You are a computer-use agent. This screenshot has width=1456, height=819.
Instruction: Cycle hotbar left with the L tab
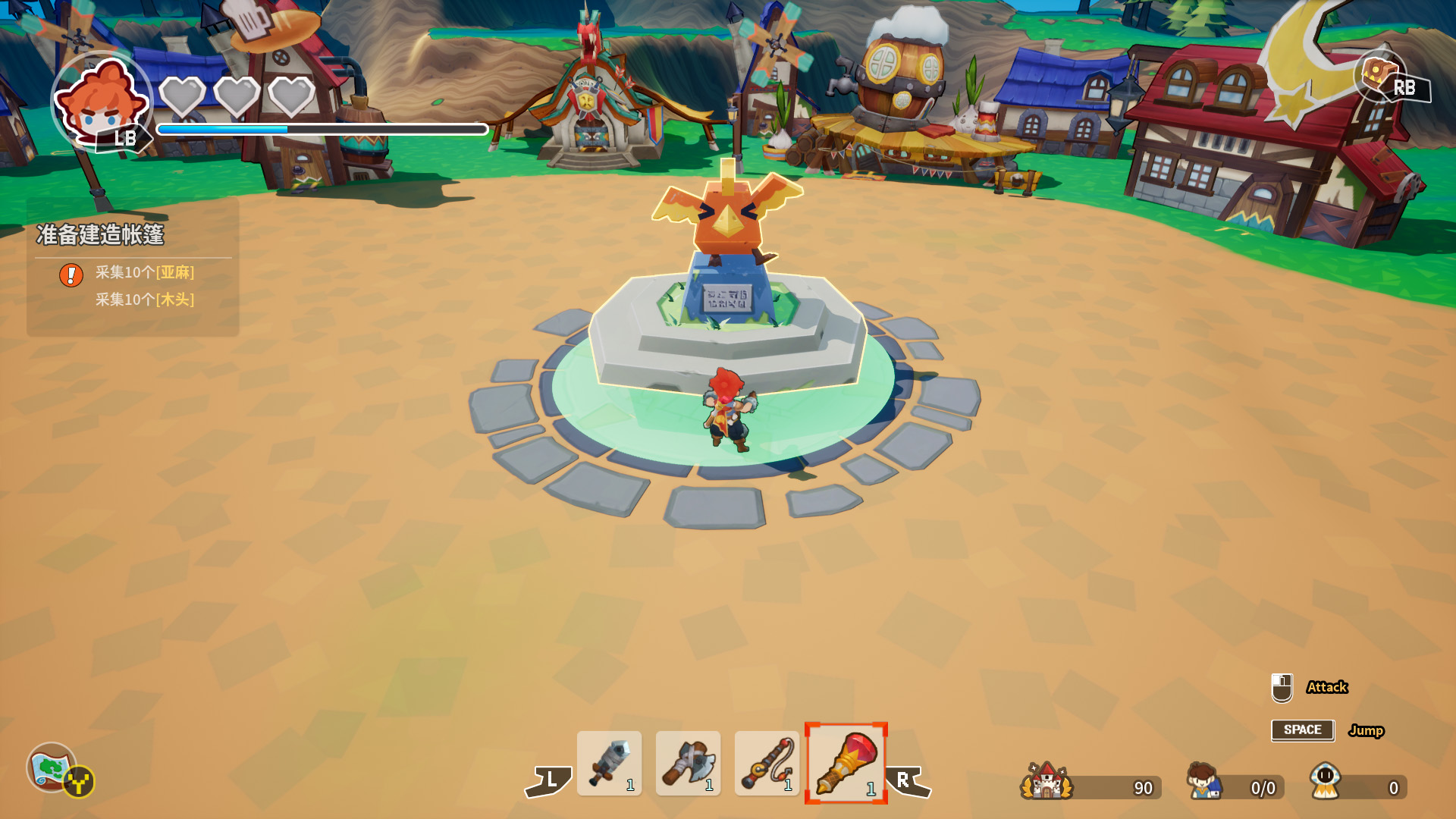(550, 781)
